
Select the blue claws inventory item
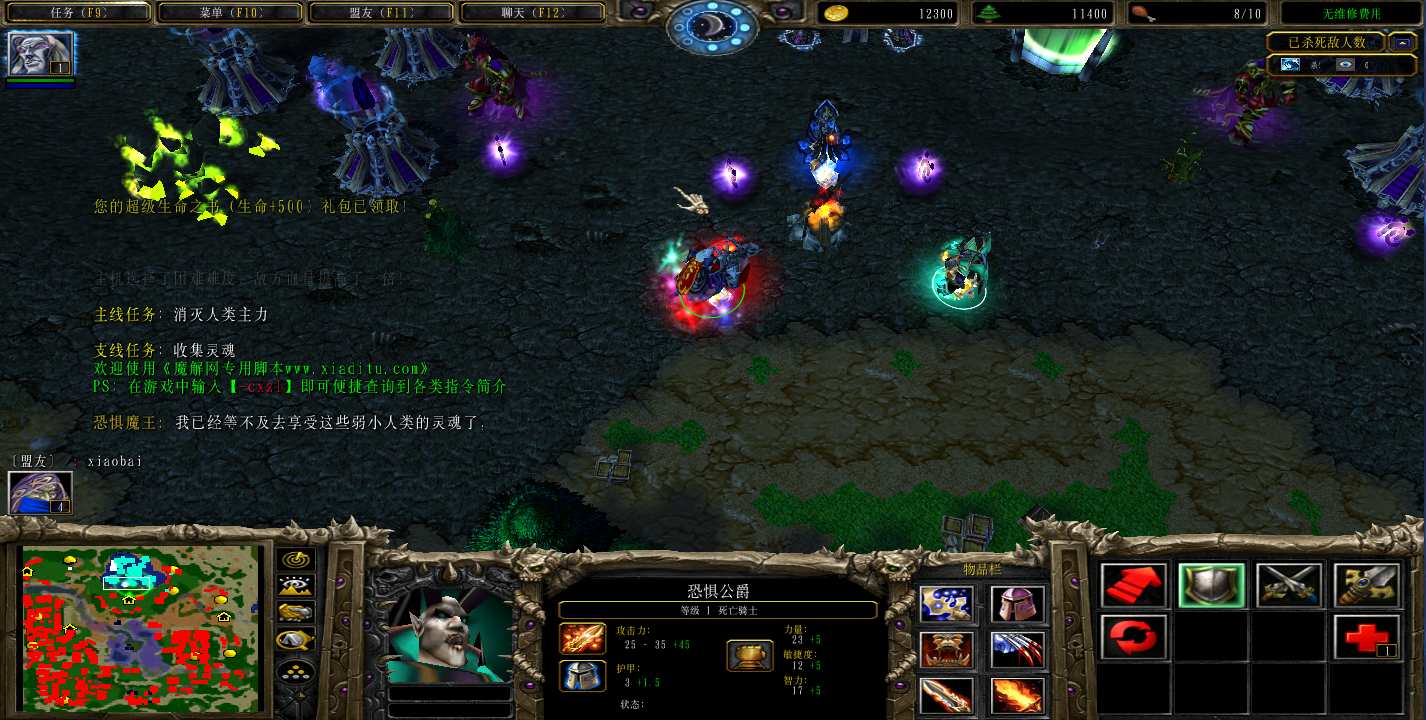point(1017,650)
